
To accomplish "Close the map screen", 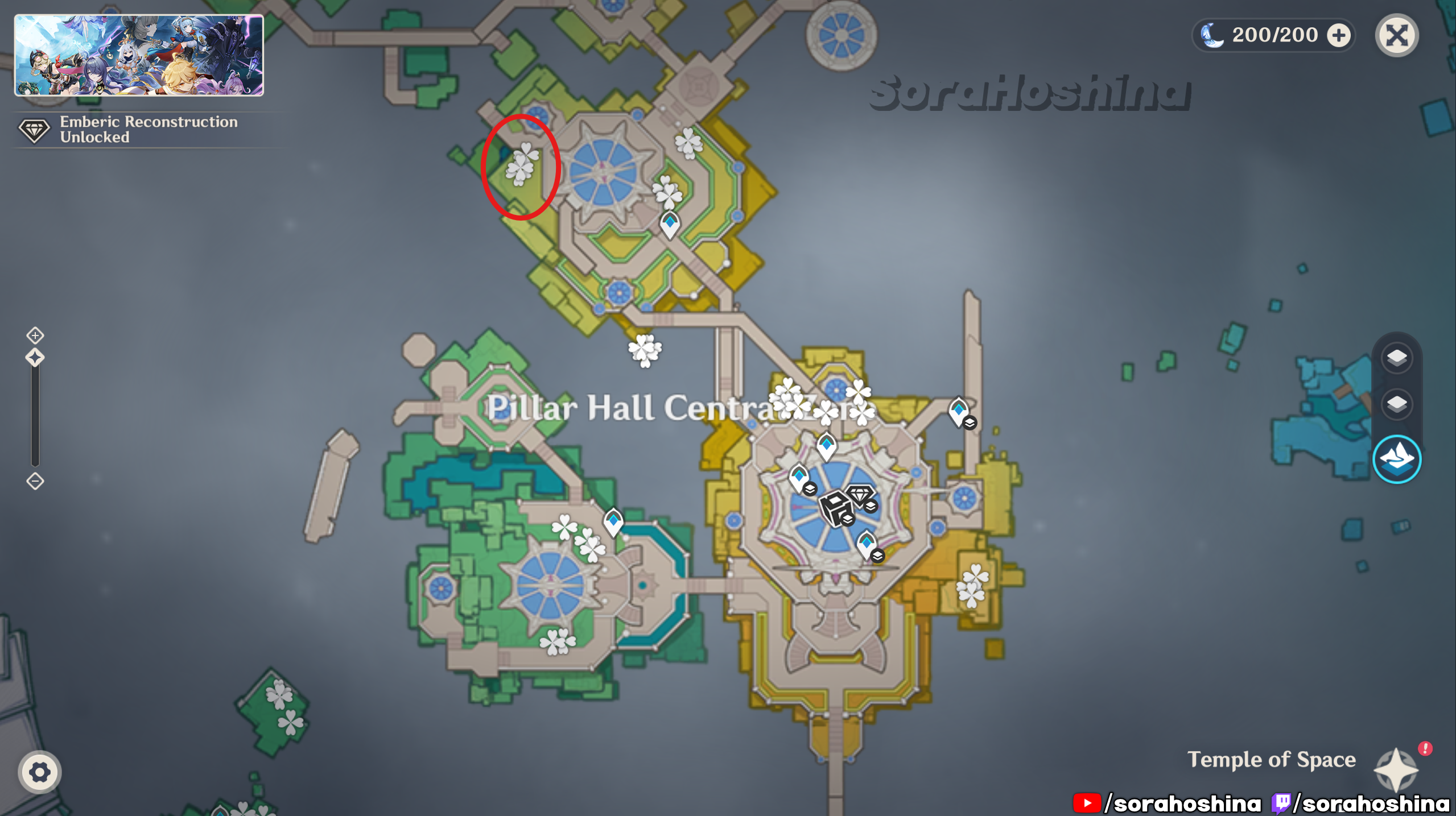I will click(1396, 36).
